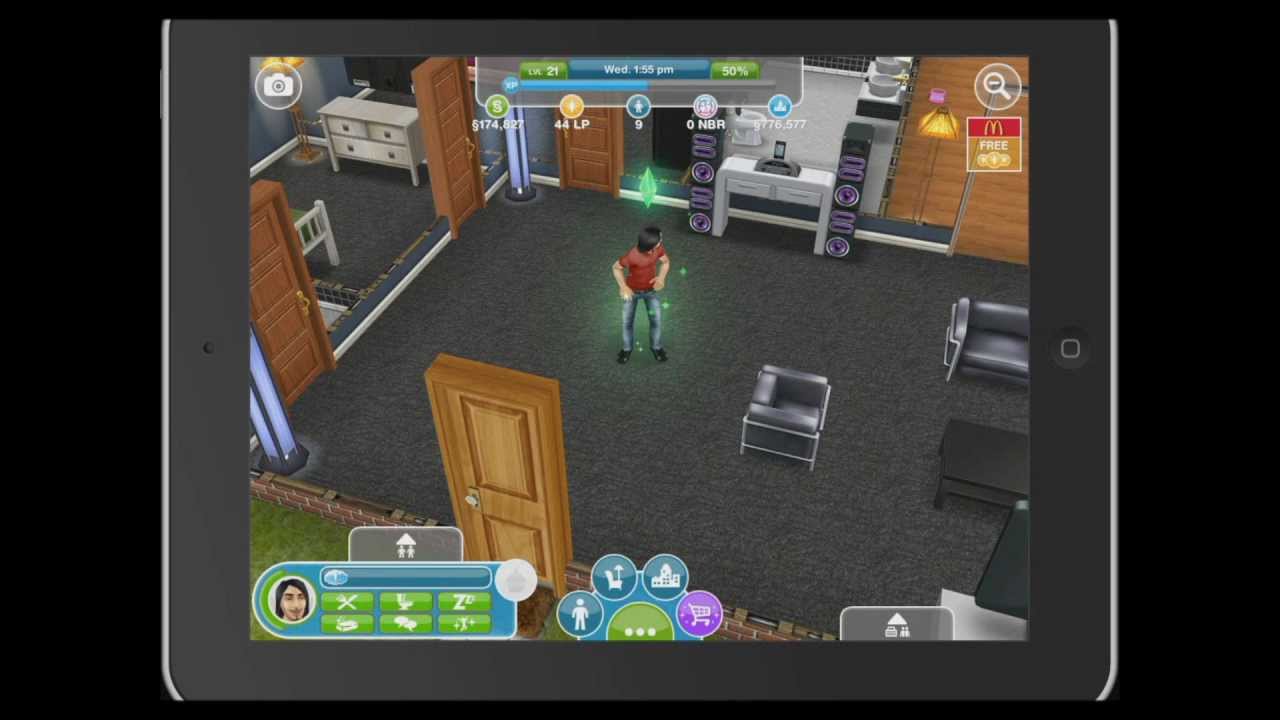Tap the neighbors NBR icon
The image size is (1280, 720).
[705, 106]
